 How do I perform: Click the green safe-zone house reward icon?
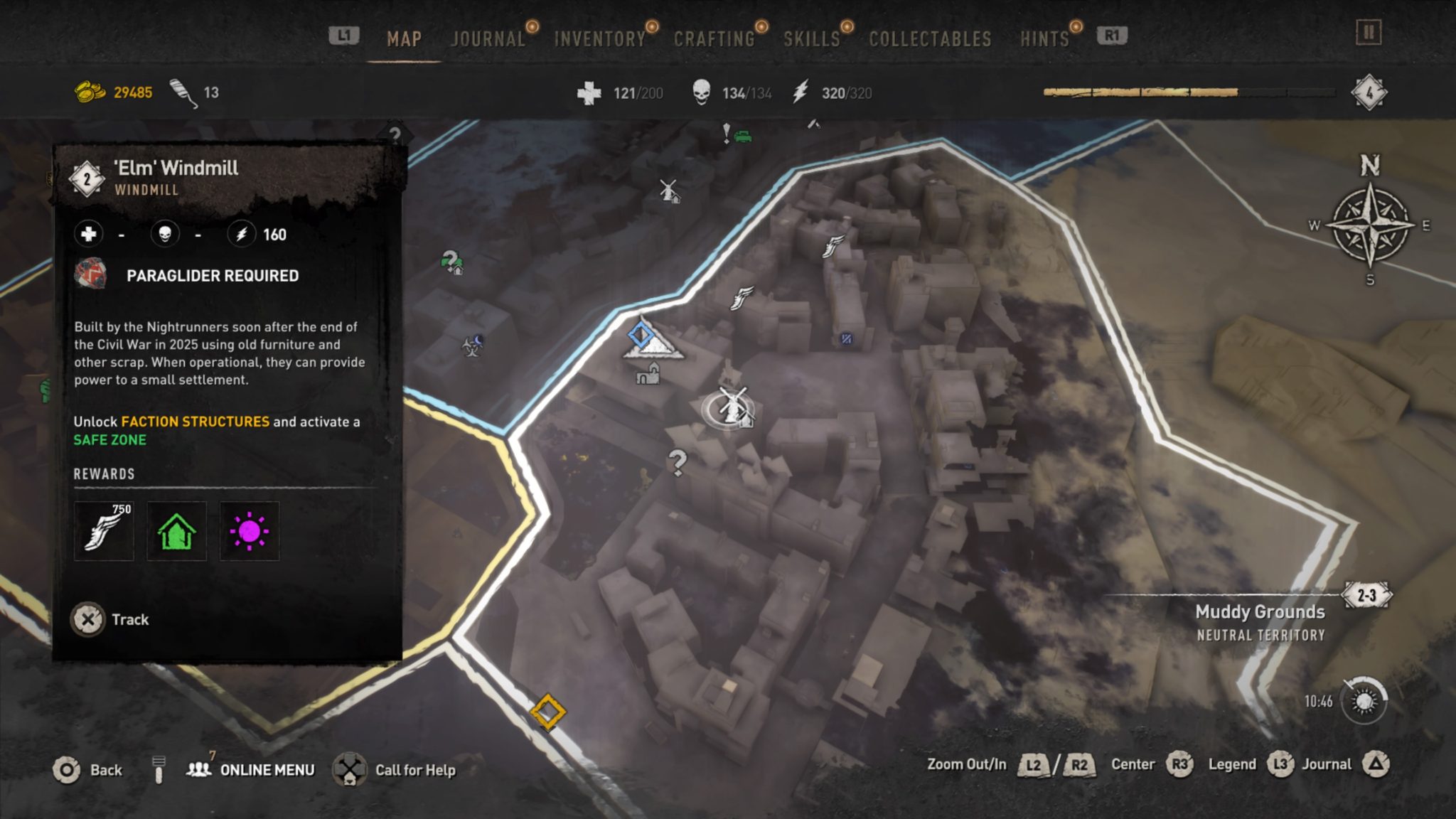tap(176, 531)
